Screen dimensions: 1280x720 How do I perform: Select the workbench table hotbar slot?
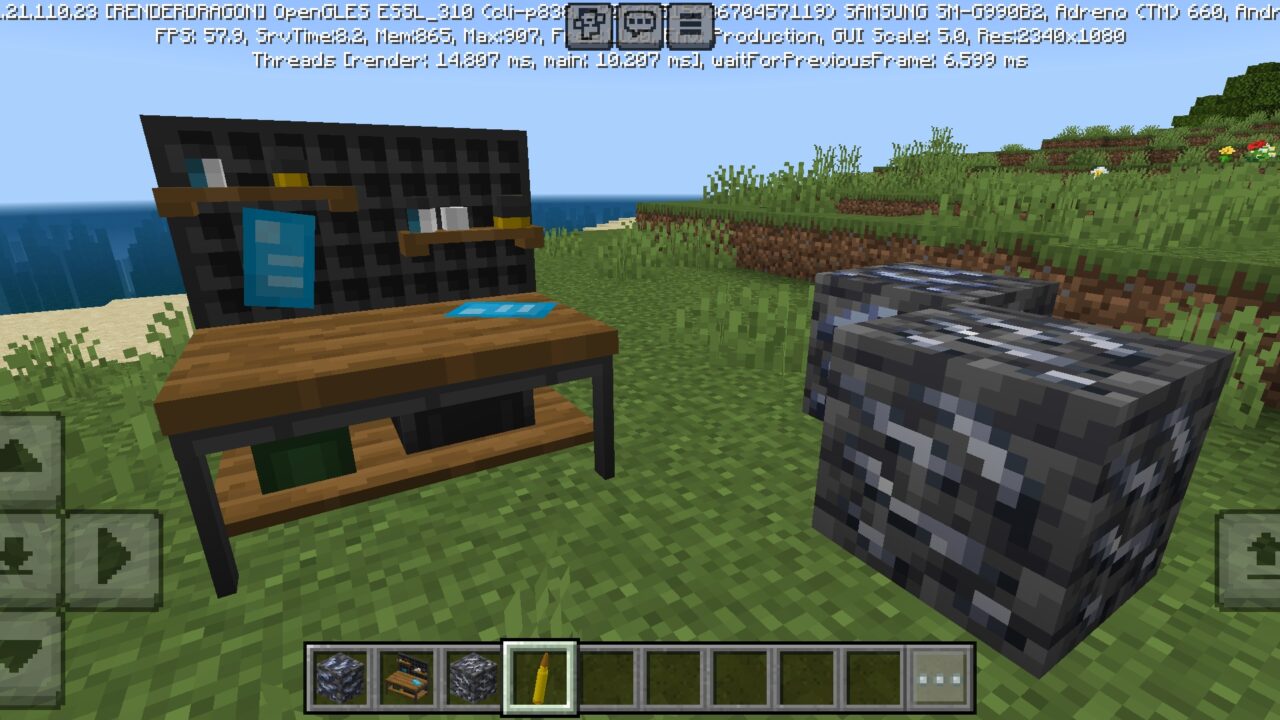(x=407, y=677)
